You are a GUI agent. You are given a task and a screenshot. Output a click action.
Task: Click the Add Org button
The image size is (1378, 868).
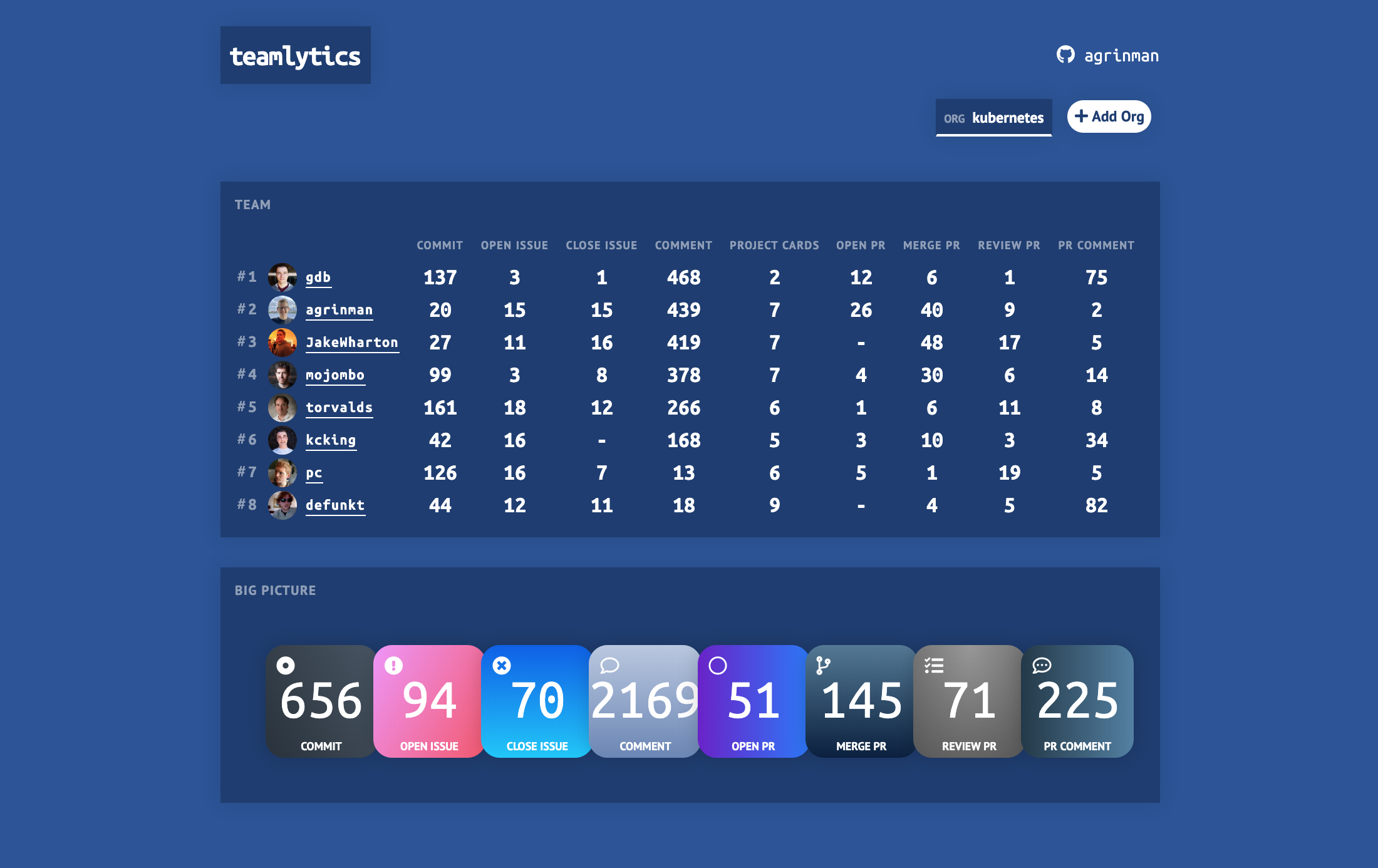[x=1109, y=116]
